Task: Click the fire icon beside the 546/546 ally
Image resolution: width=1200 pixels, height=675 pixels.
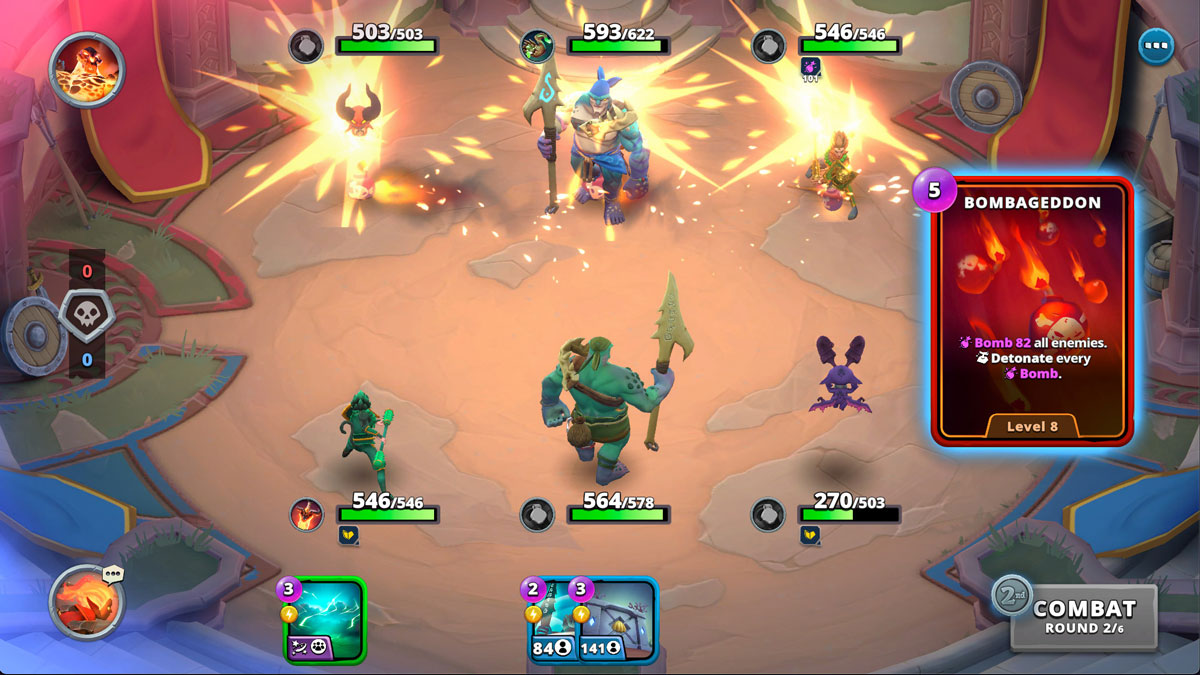Action: pos(307,514)
